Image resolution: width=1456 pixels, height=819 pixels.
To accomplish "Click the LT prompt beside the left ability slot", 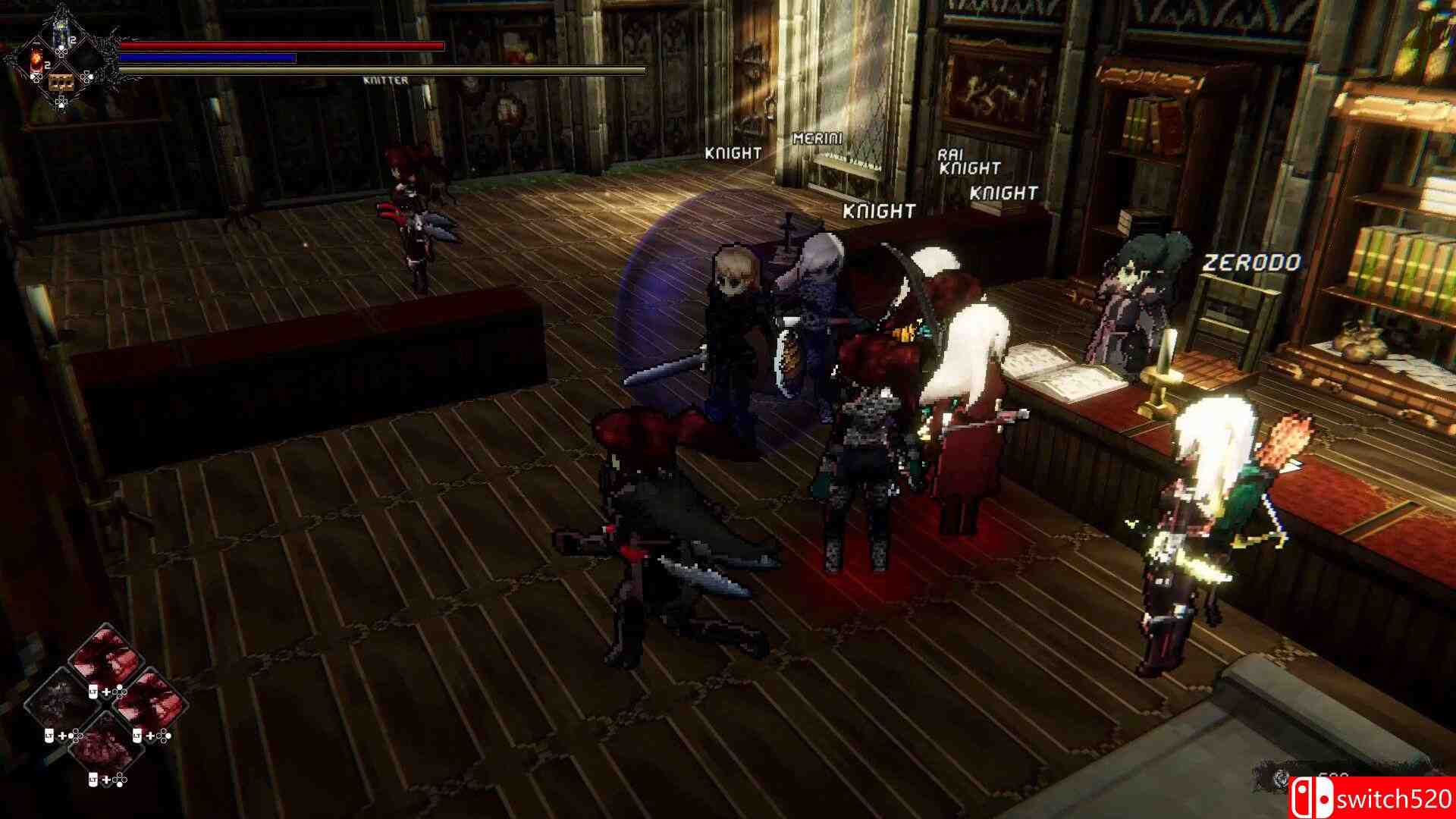I will click(50, 736).
